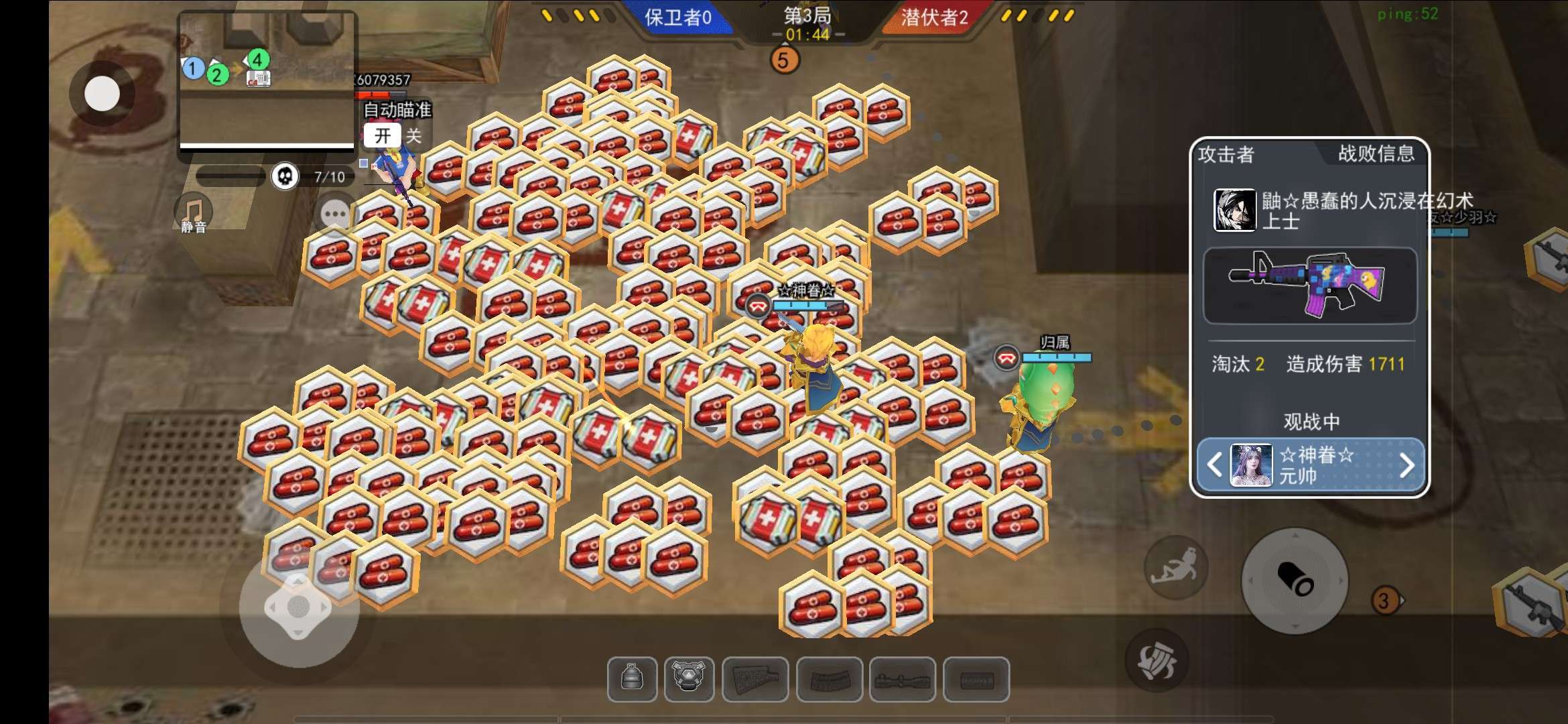Tap the white screen-record floating button
This screenshot has width=1568, height=724.
point(103,93)
